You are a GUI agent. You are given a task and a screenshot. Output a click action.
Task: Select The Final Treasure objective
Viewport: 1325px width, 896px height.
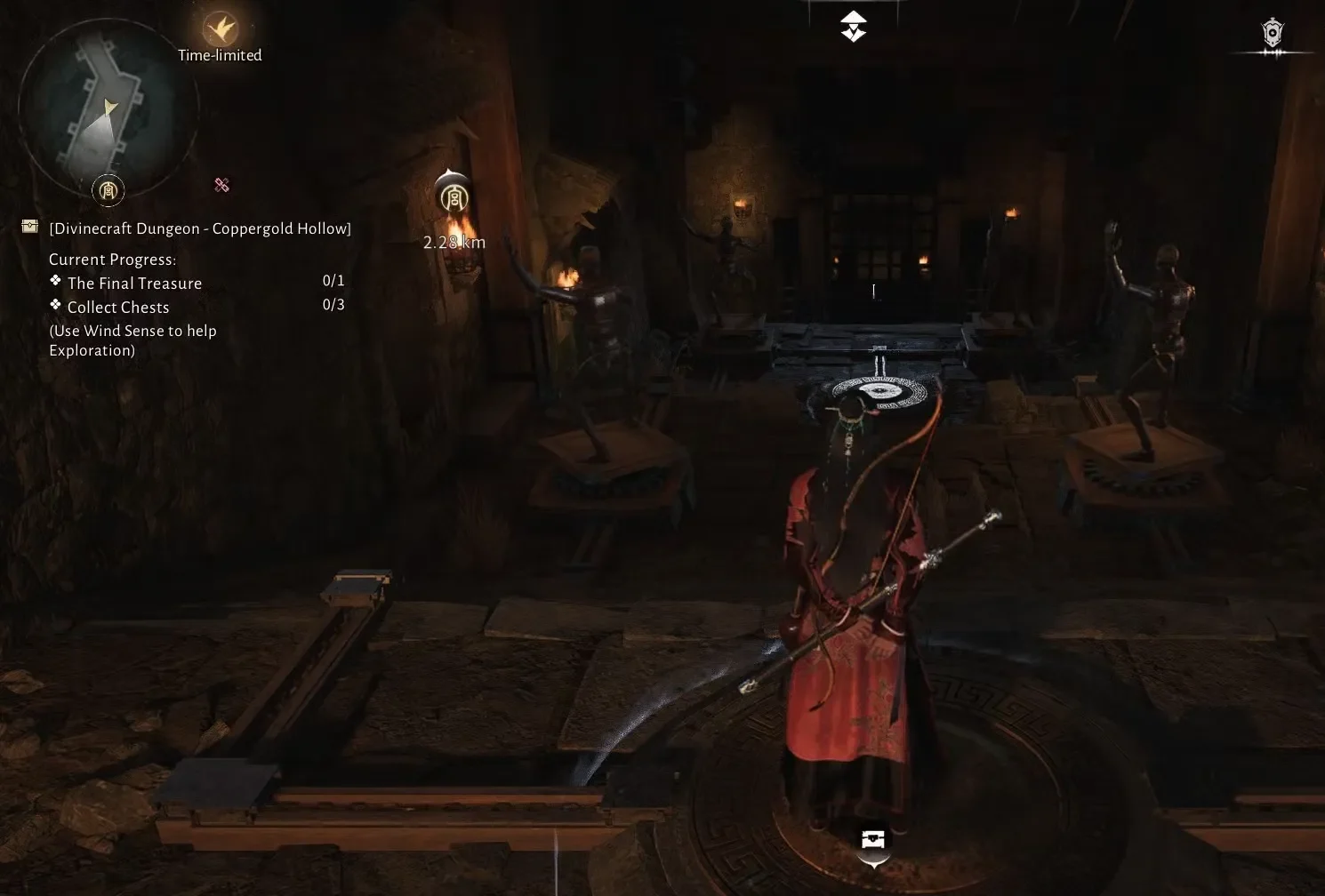[134, 283]
